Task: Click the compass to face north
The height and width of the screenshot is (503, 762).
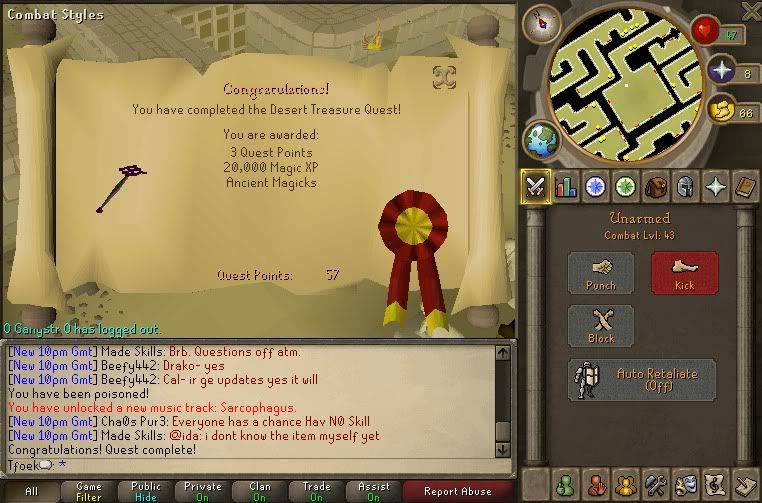Action: tap(542, 21)
